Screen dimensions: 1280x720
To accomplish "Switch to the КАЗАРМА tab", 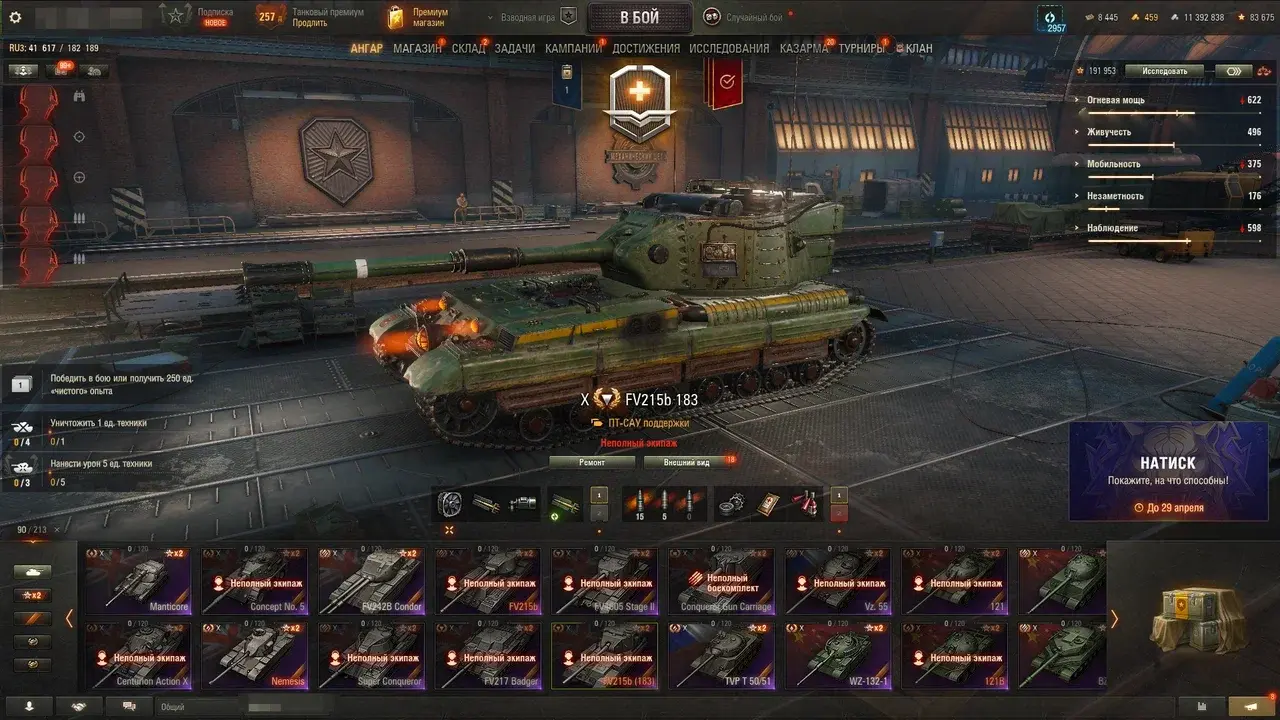I will click(x=804, y=48).
